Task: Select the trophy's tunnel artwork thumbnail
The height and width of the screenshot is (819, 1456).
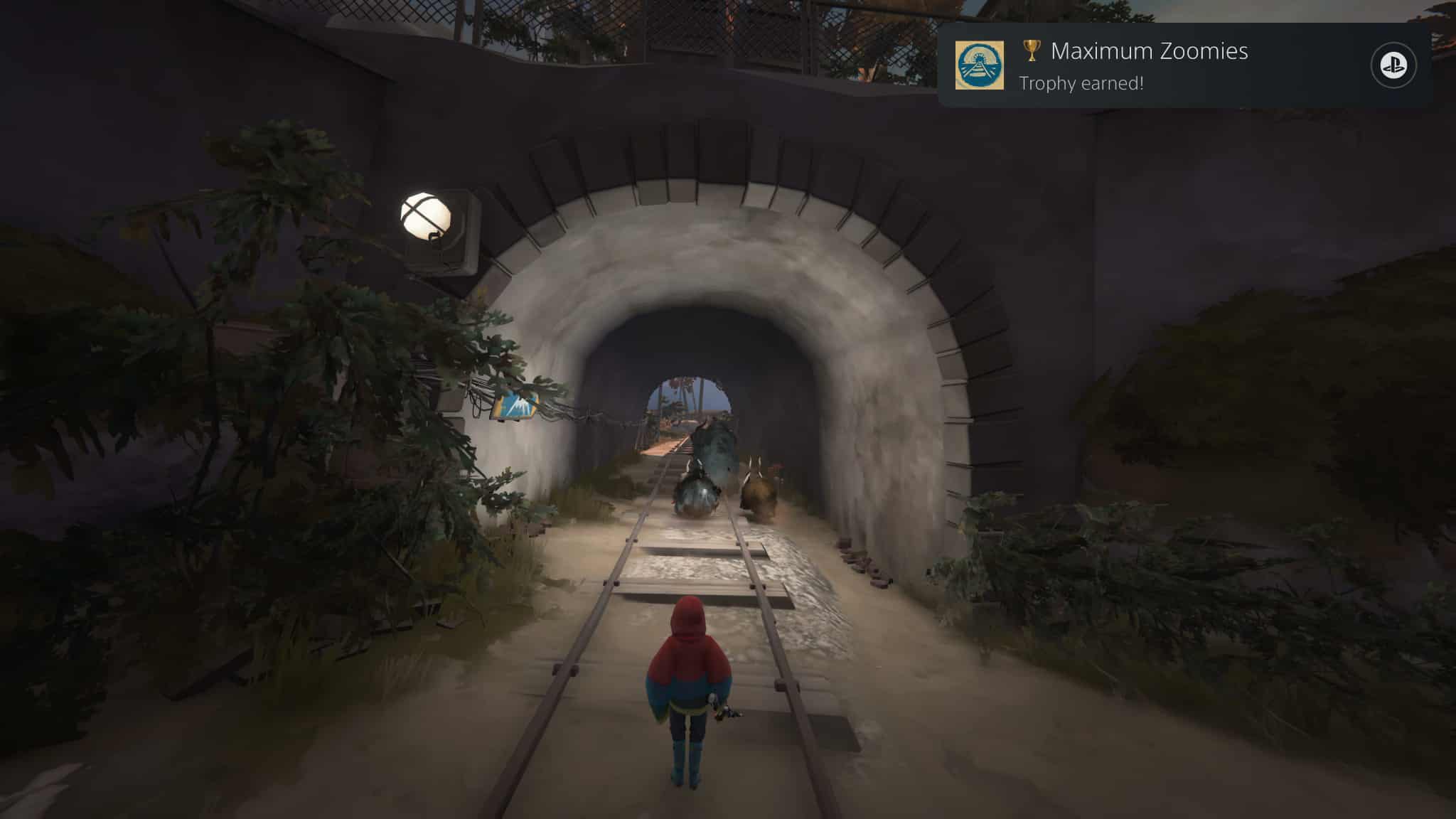Action: [x=980, y=65]
